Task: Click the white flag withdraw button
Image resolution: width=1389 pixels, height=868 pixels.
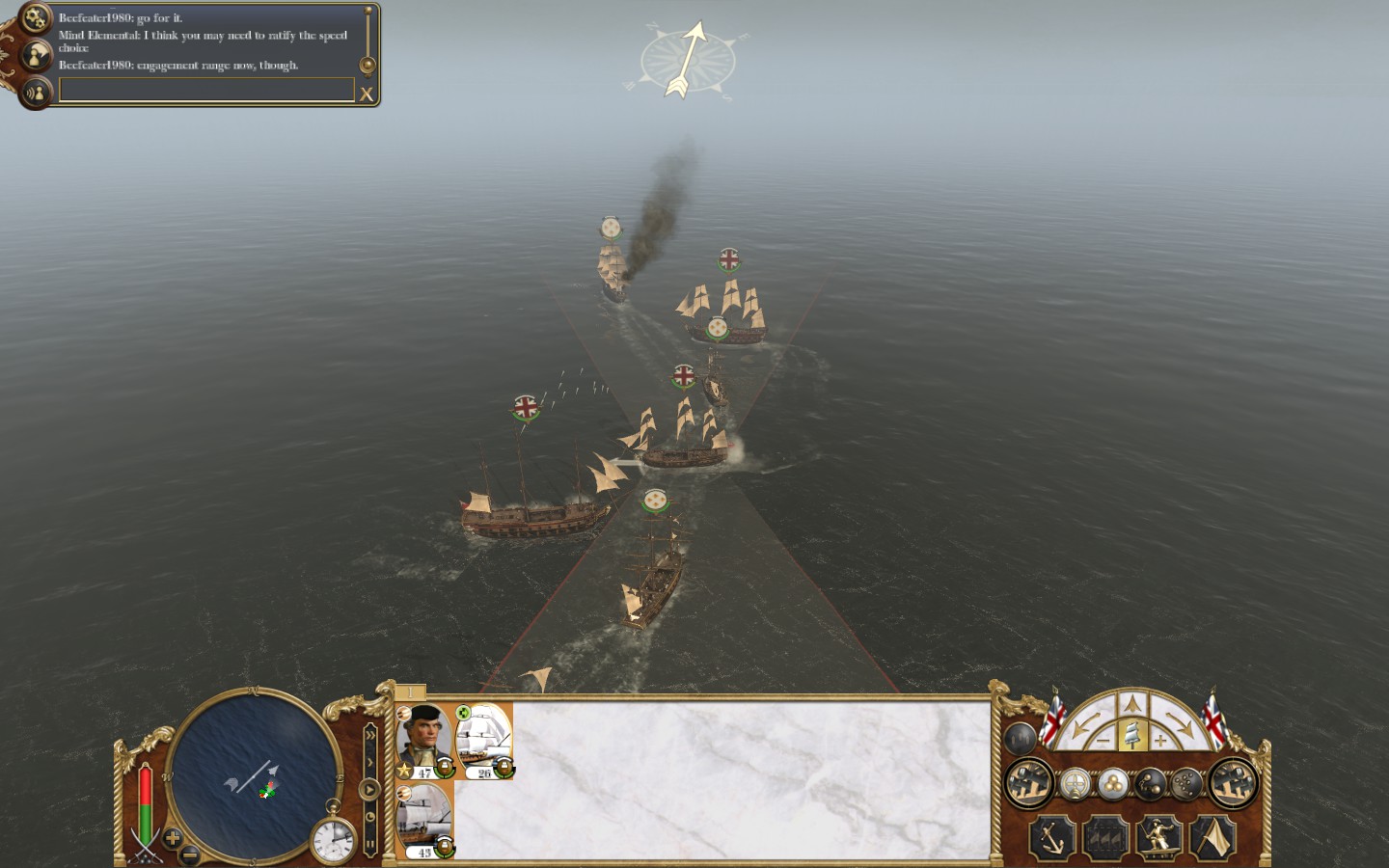Action: pos(1213,837)
